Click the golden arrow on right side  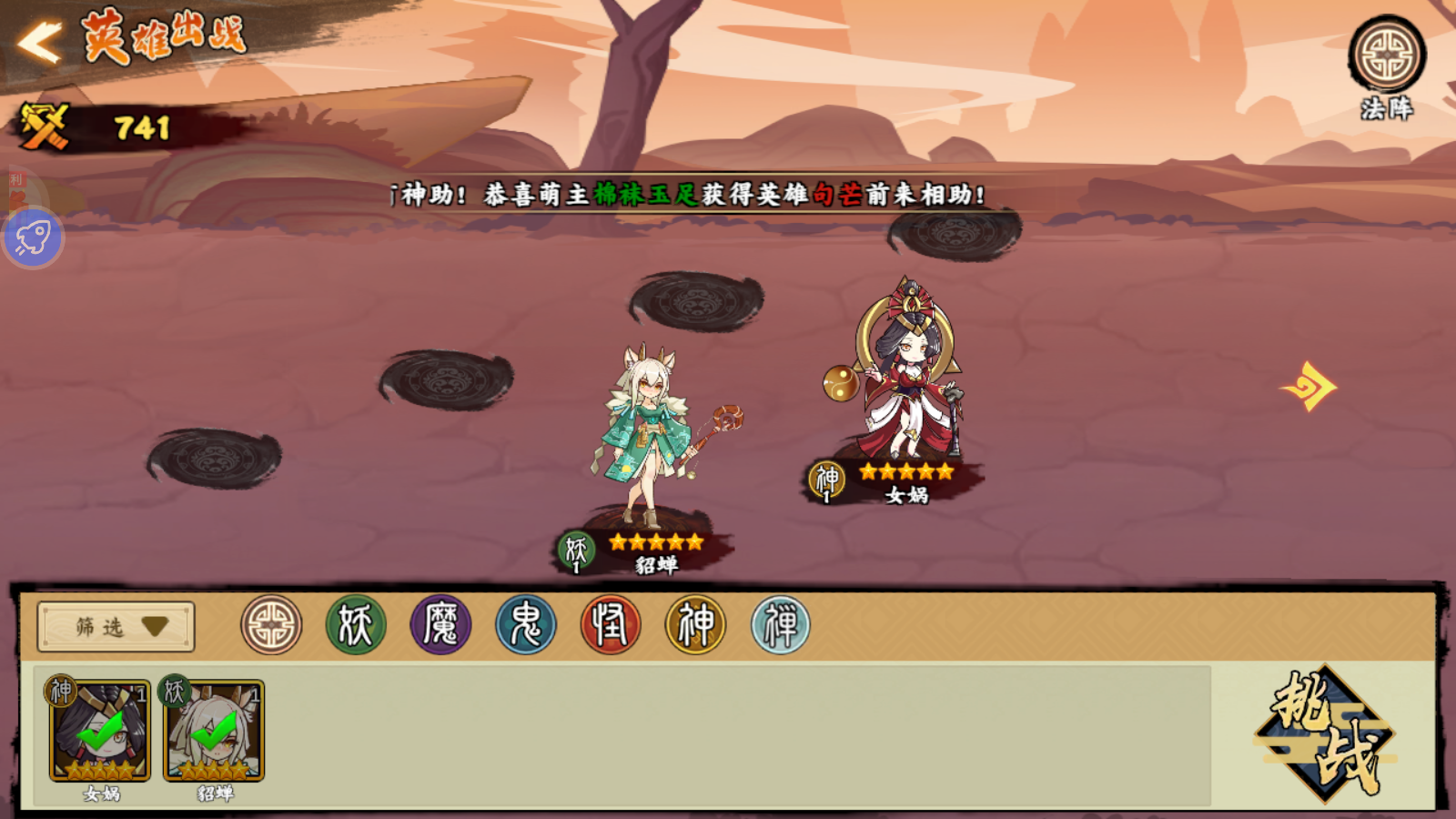point(1309,387)
